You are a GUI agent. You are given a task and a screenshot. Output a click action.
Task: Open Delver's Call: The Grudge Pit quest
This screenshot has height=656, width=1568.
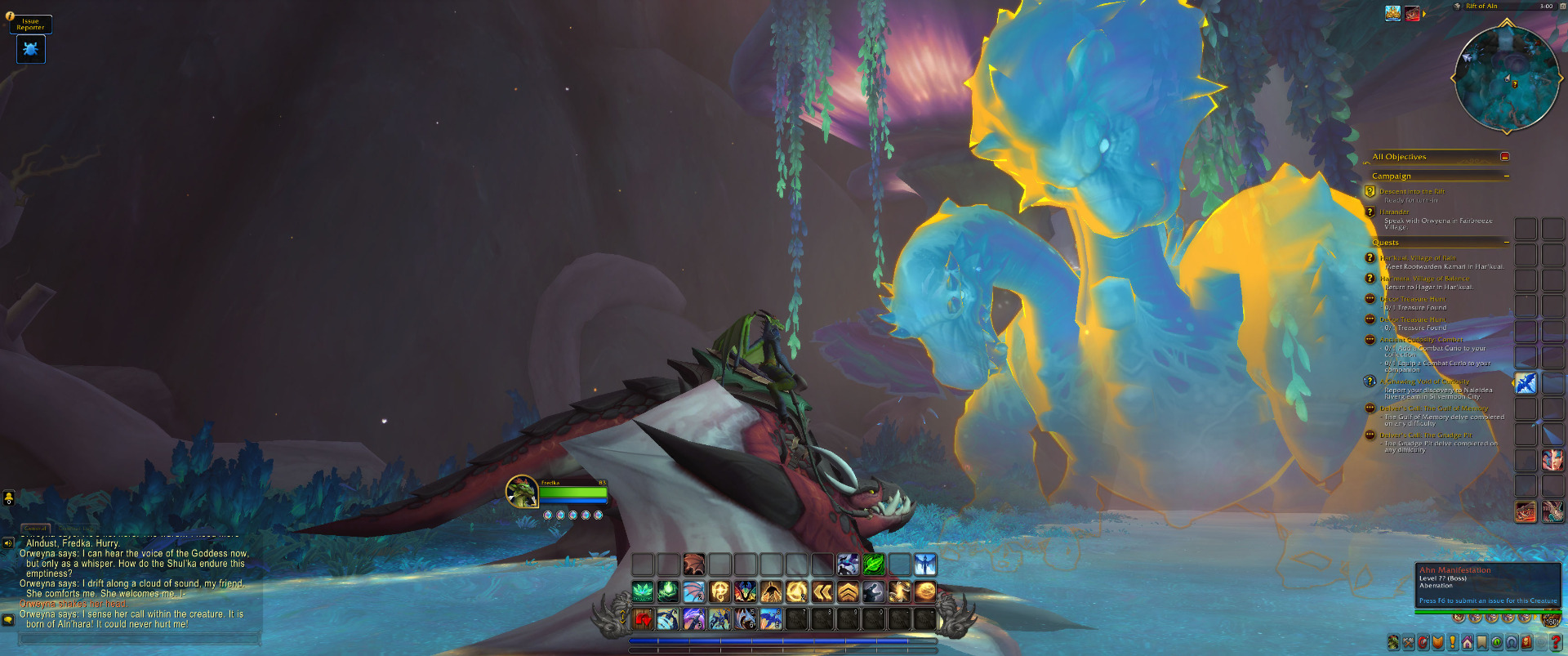pos(1426,435)
